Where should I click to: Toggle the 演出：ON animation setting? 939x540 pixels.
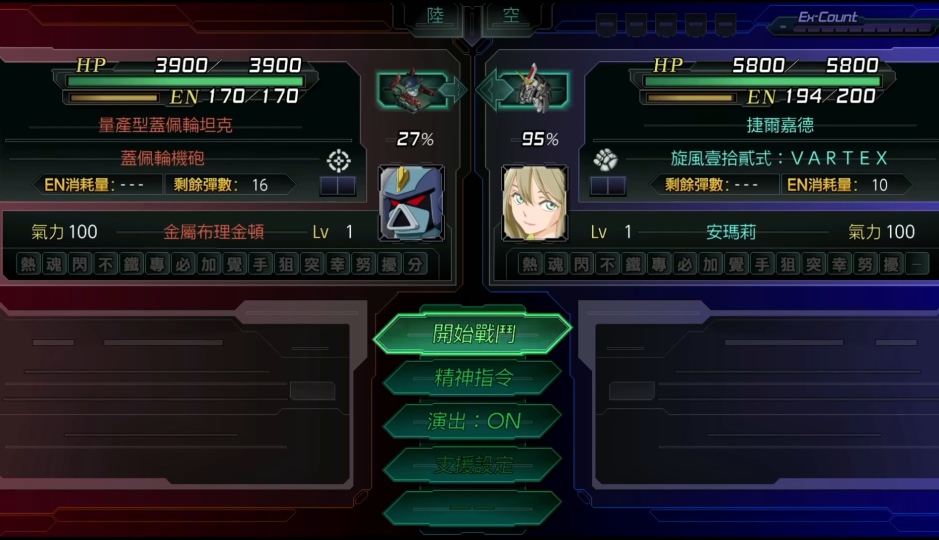pyautogui.click(x=473, y=421)
